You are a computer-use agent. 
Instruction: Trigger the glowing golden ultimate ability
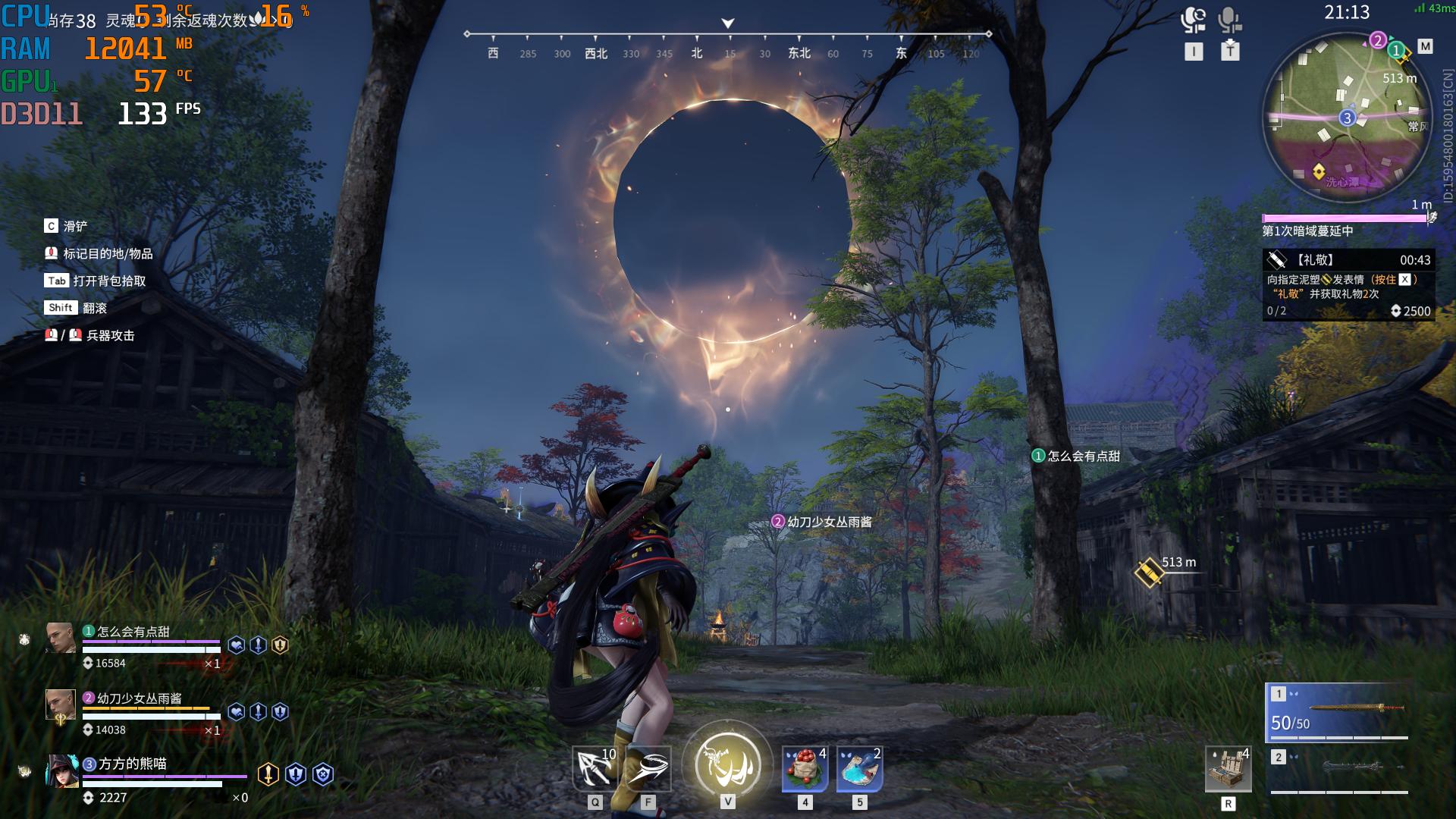coord(727,764)
